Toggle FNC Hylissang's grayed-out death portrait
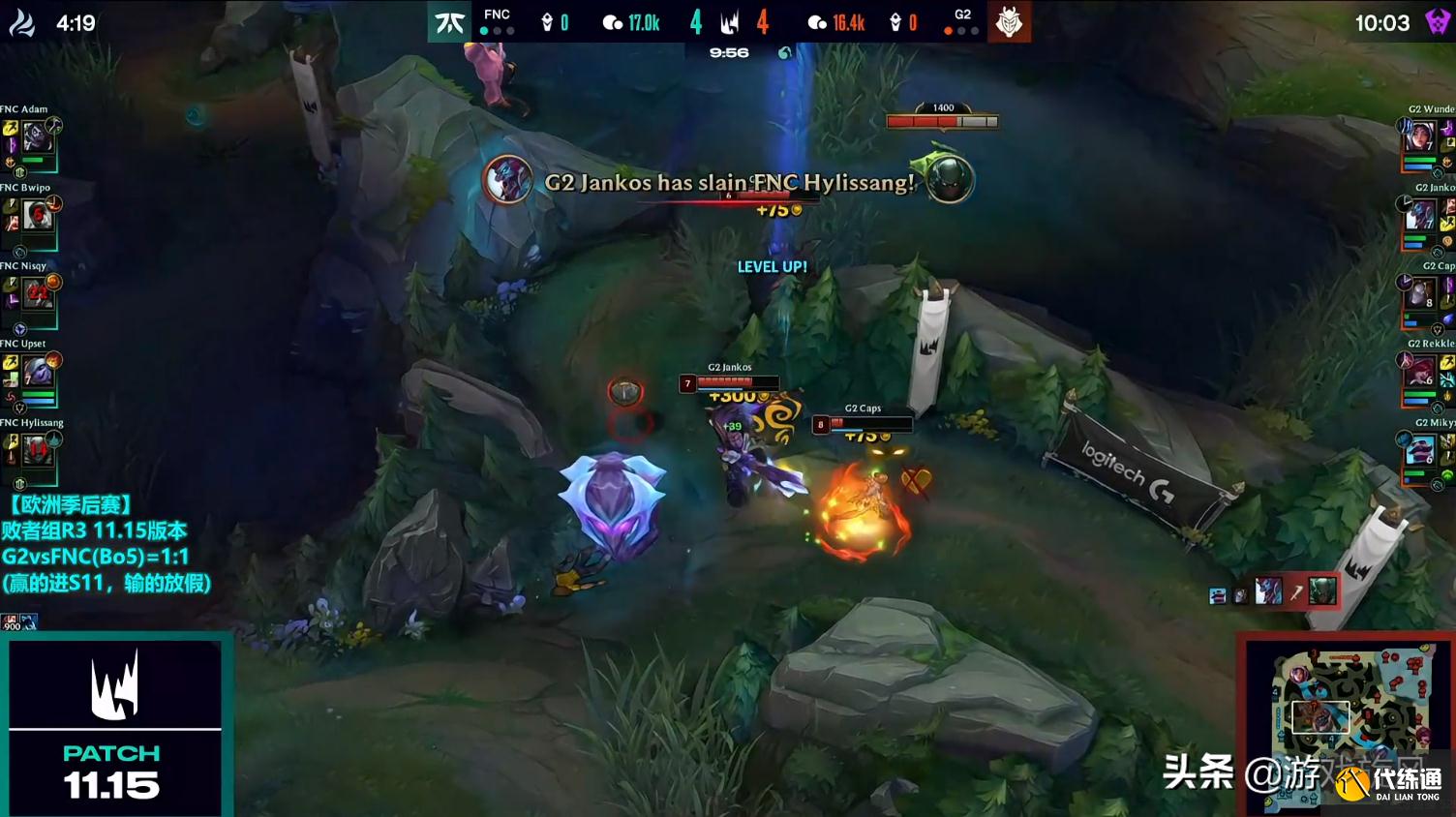 click(x=37, y=449)
